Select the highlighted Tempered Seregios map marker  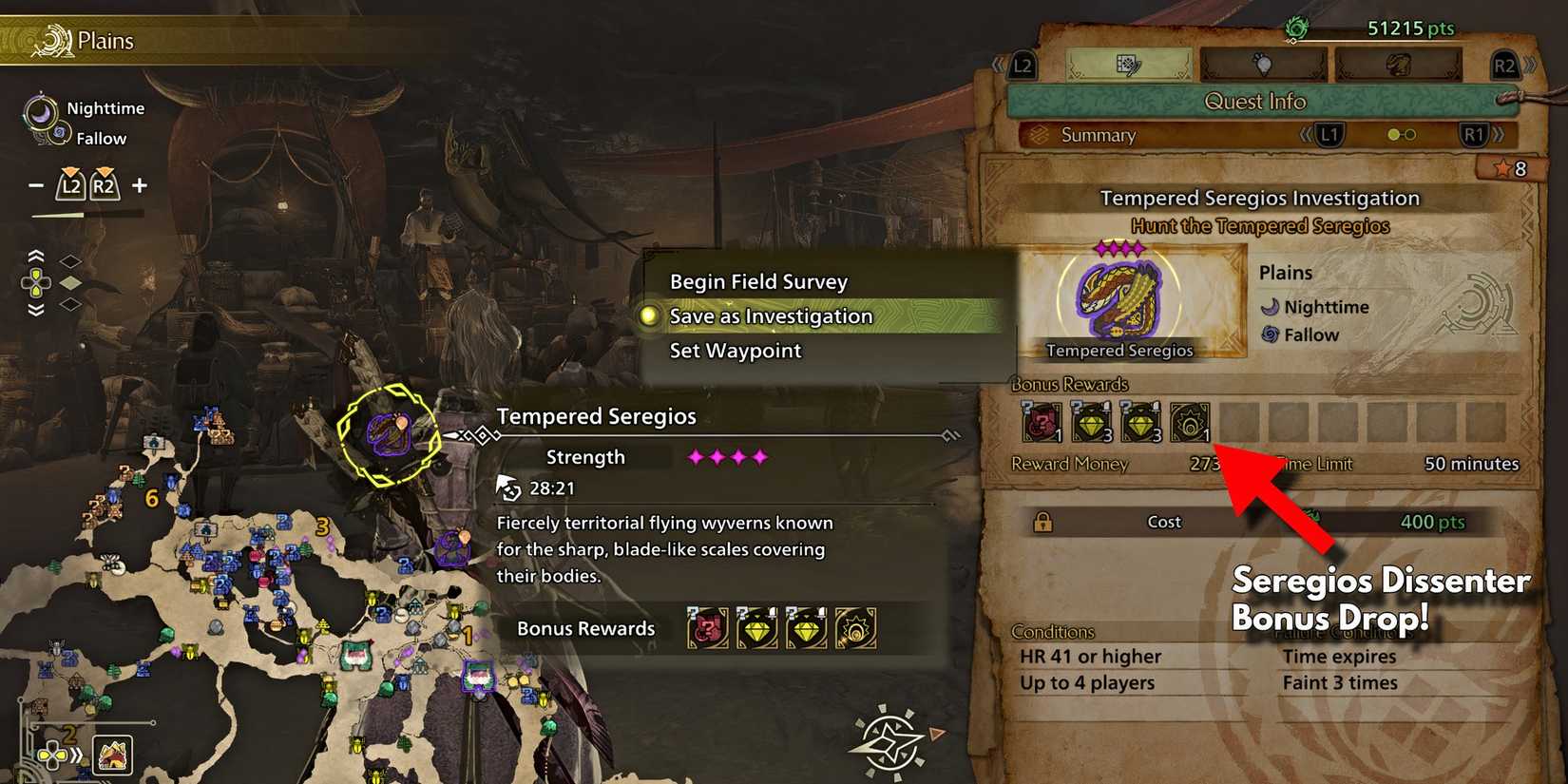(388, 433)
